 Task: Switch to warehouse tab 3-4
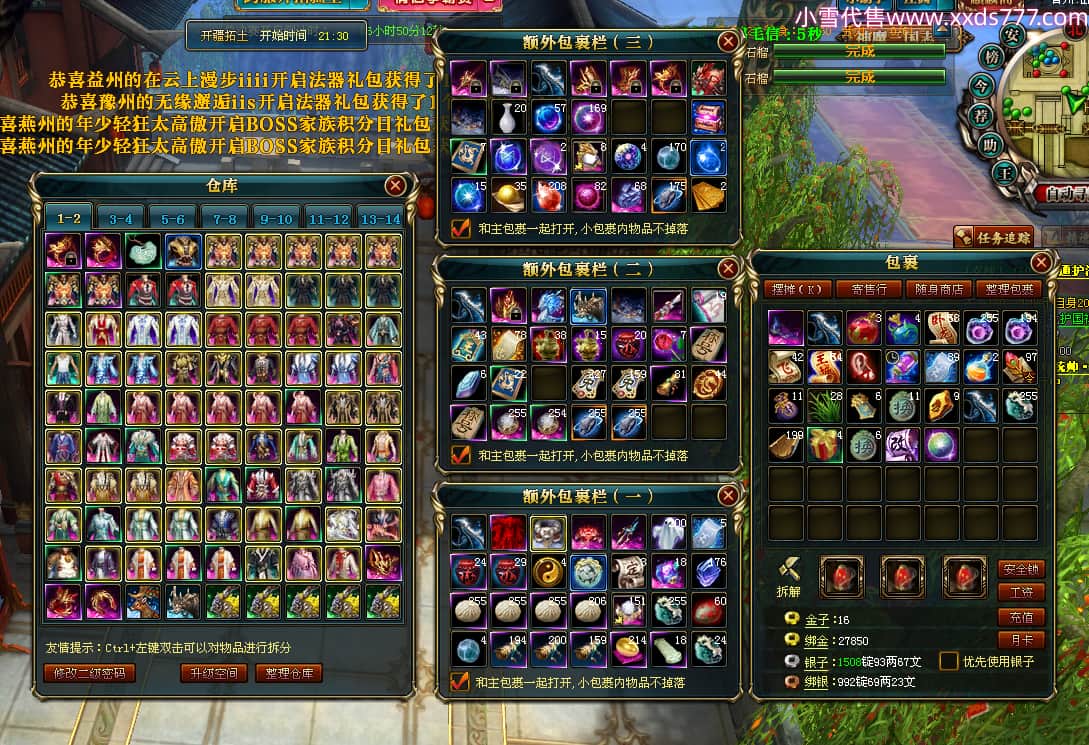point(121,218)
